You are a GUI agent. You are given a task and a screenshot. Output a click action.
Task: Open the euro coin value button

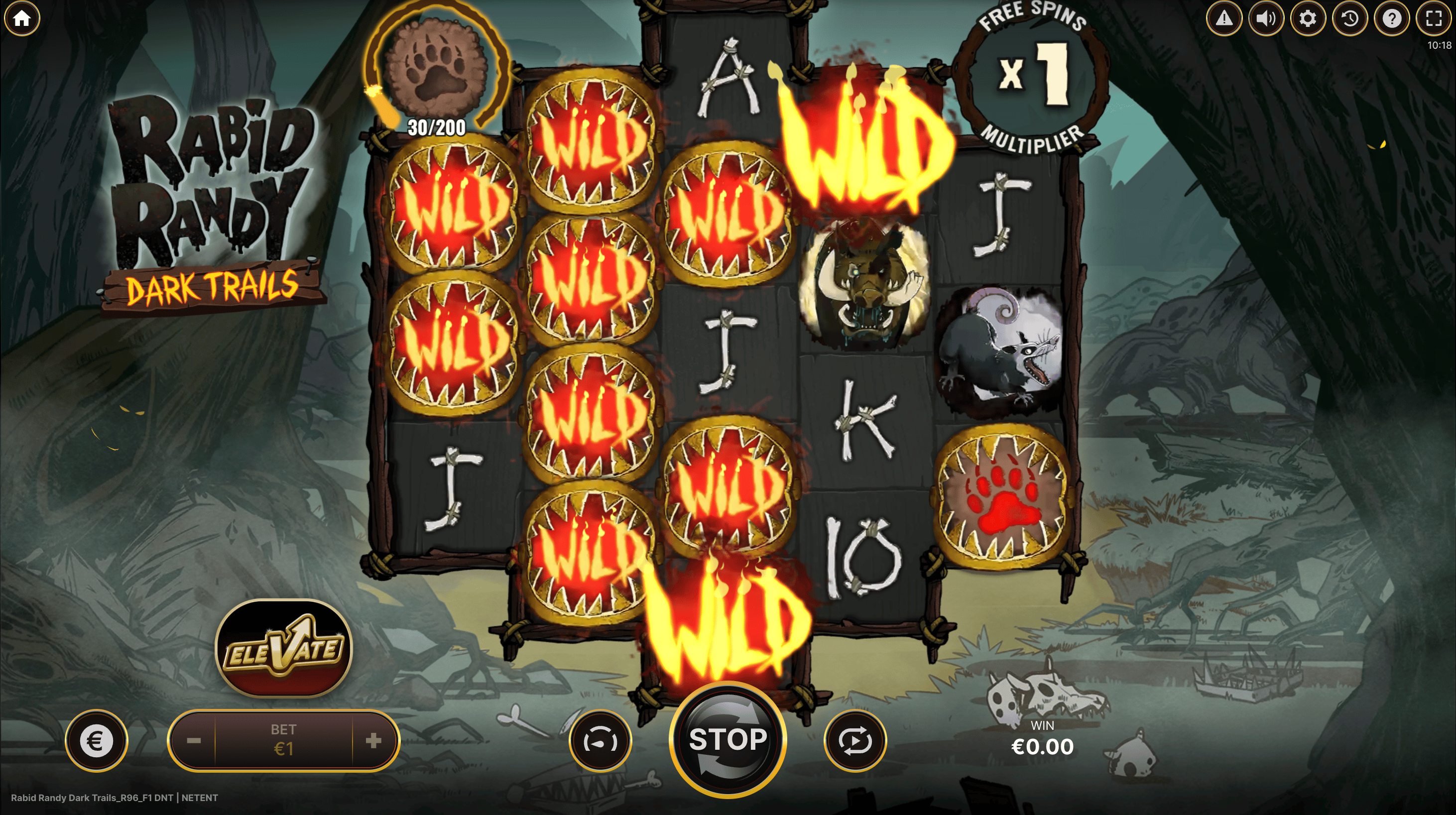pyautogui.click(x=96, y=740)
